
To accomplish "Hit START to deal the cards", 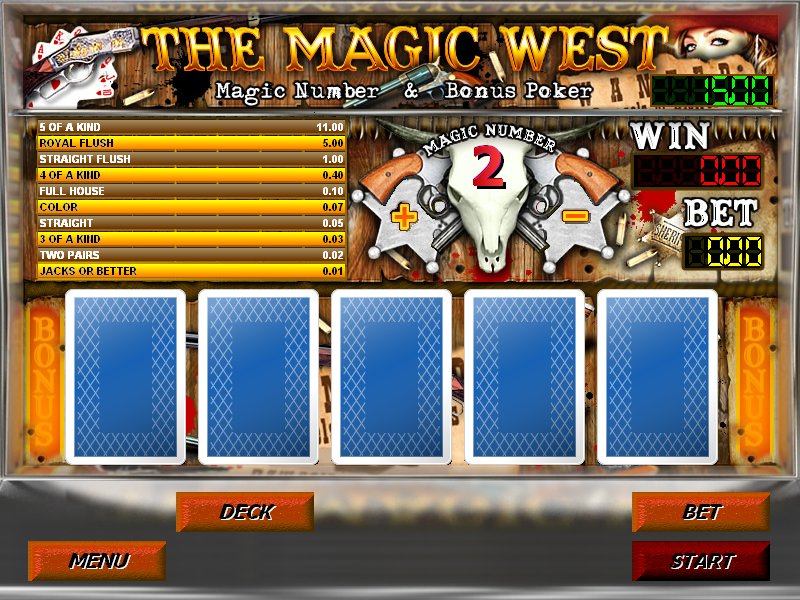I will coord(701,561).
